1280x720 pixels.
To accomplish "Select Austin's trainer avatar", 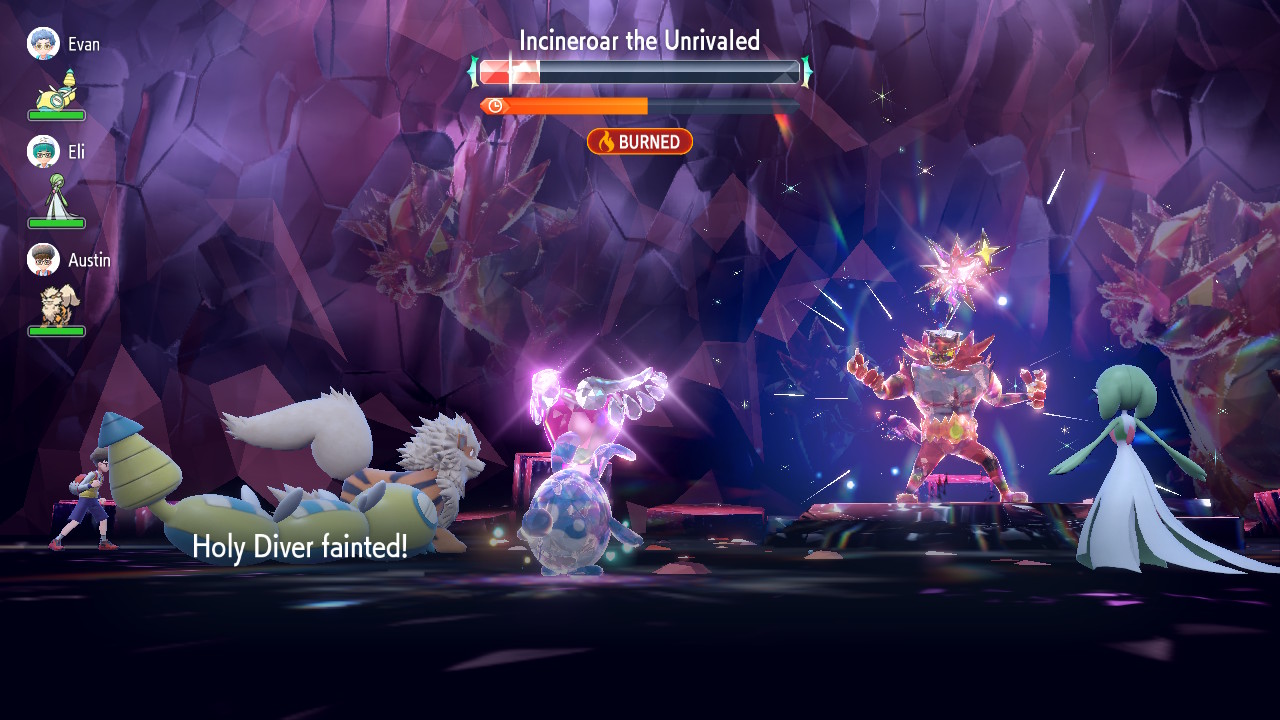I will click(x=43, y=260).
